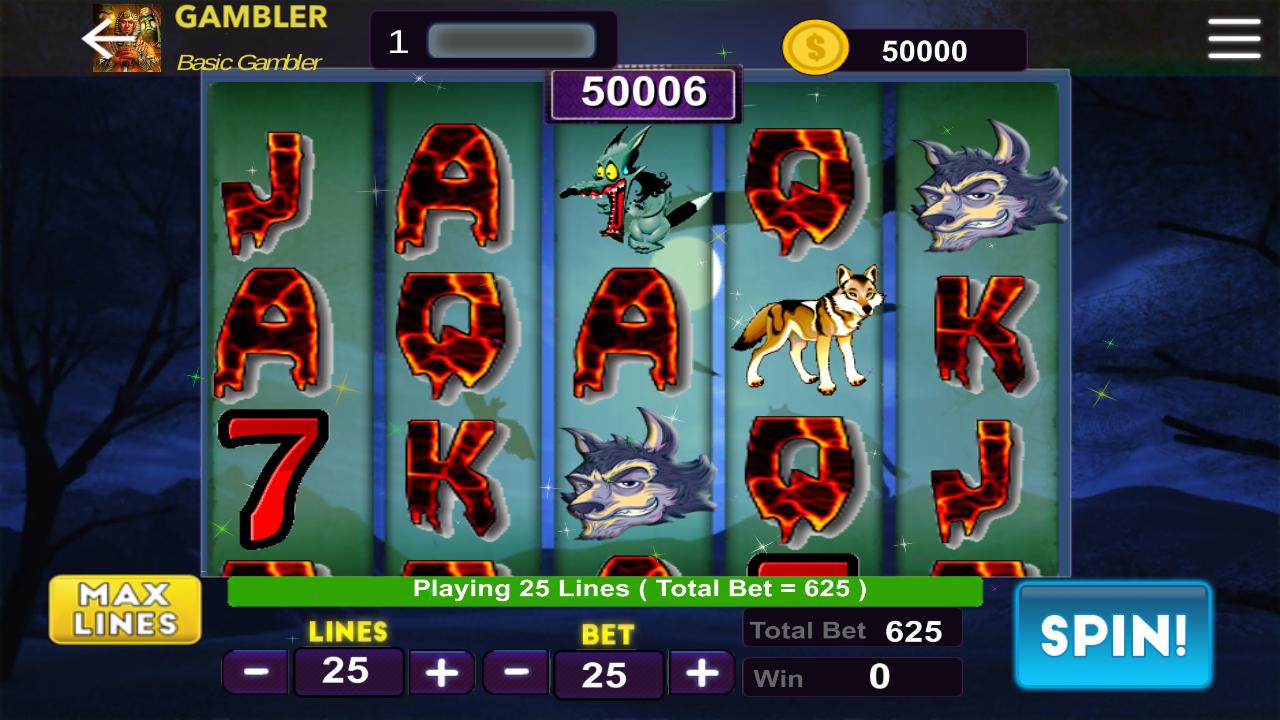Increase lines with the plus button
The width and height of the screenshot is (1280, 720).
(x=441, y=671)
